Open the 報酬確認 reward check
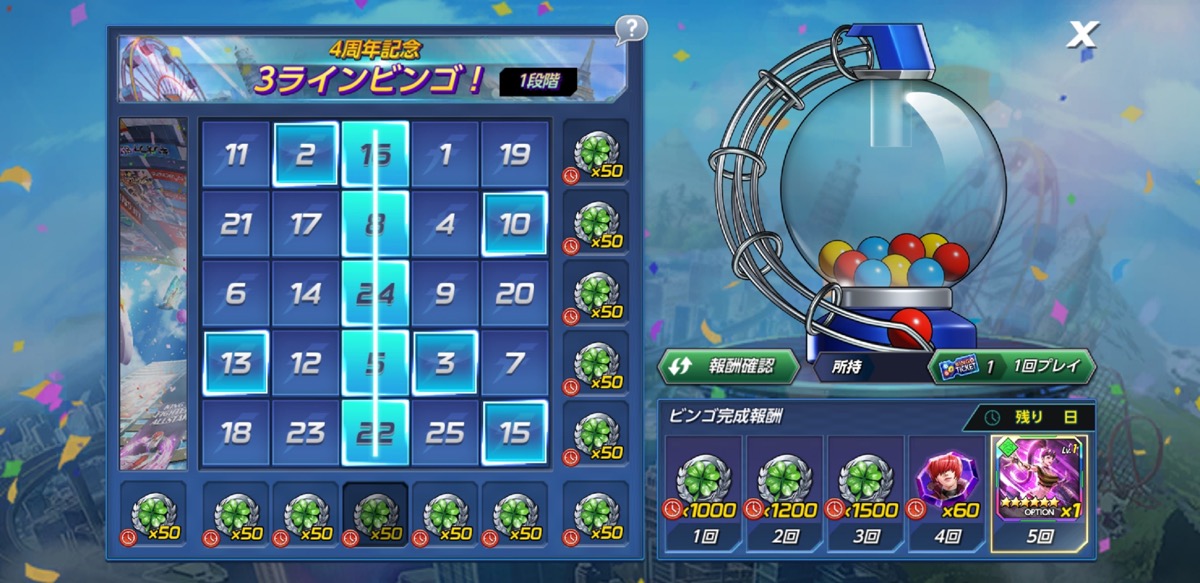This screenshot has width=1200, height=583. coord(727,366)
